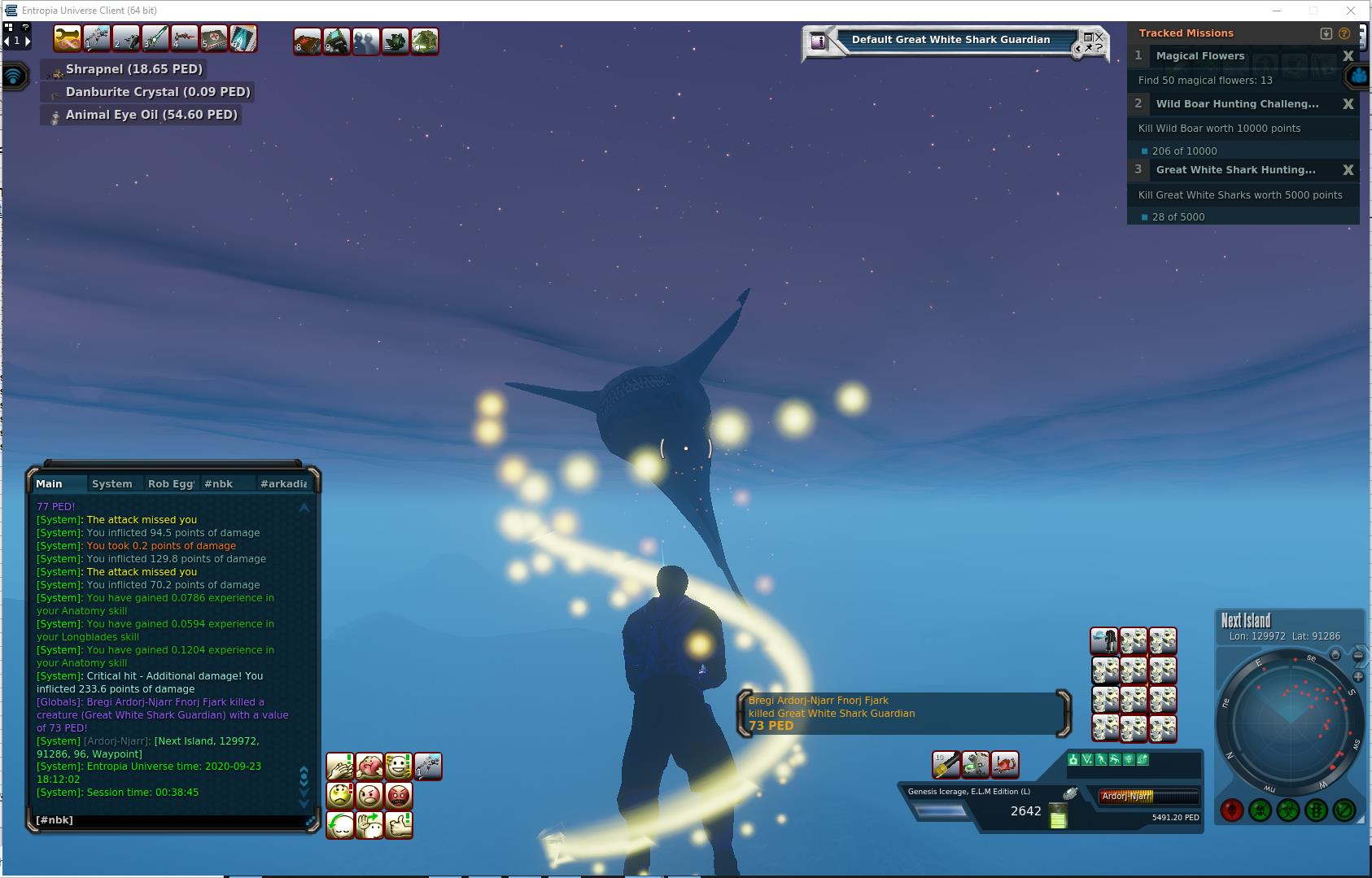Screen dimensions: 1372x878
Task: Use the first aid kit in slot 5
Action: (214, 39)
